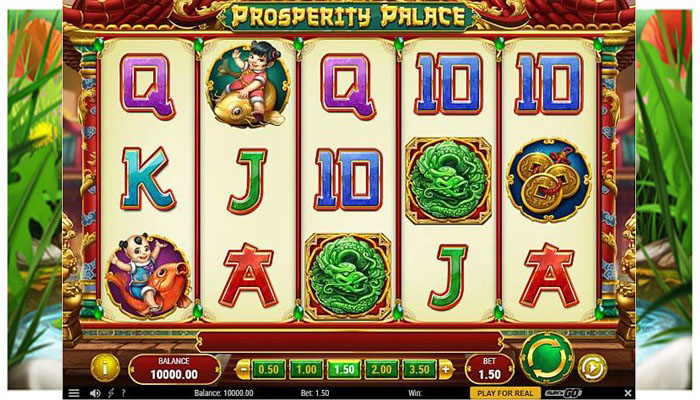Pick the 3.50 bet option
The height and width of the screenshot is (400, 700).
[x=420, y=369]
